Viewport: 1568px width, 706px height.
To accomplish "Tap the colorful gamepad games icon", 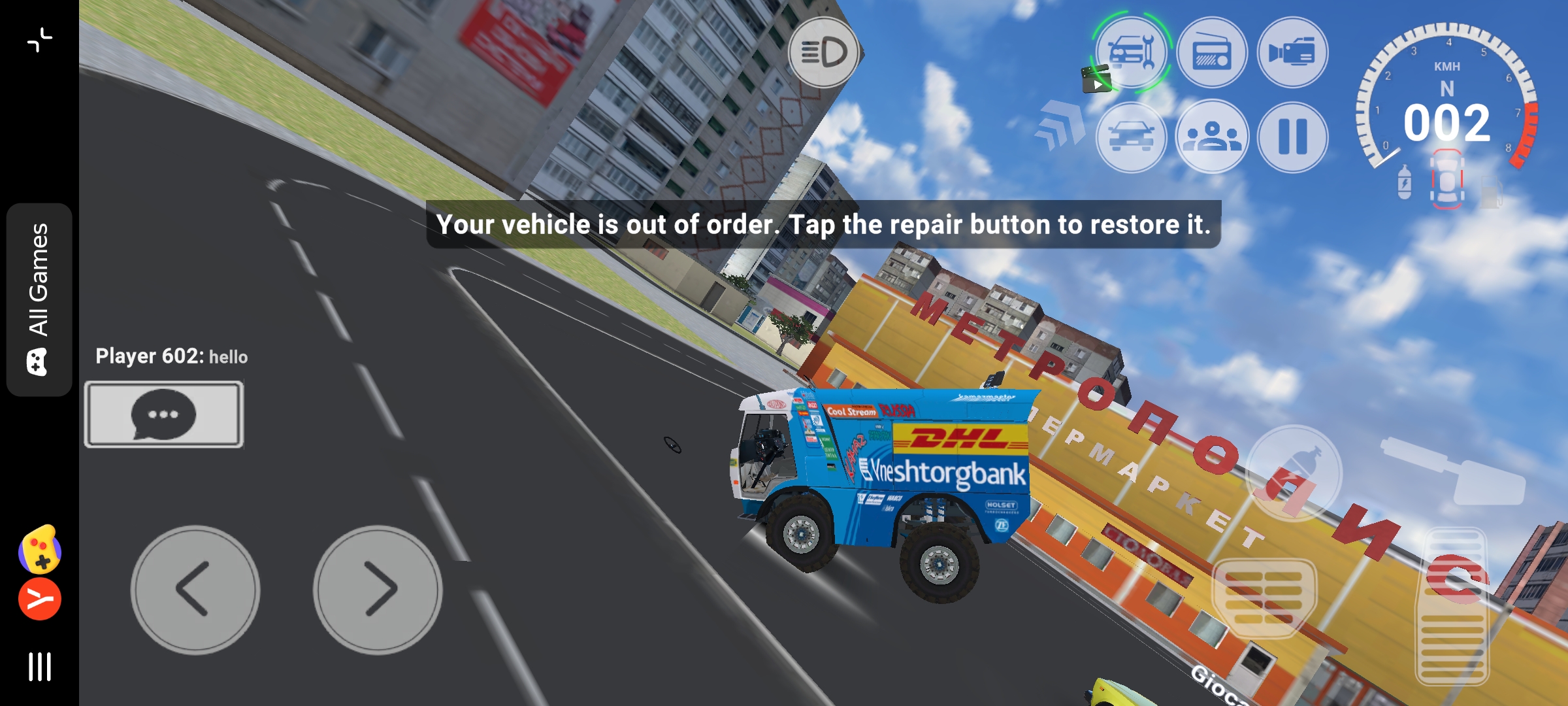I will (x=39, y=549).
